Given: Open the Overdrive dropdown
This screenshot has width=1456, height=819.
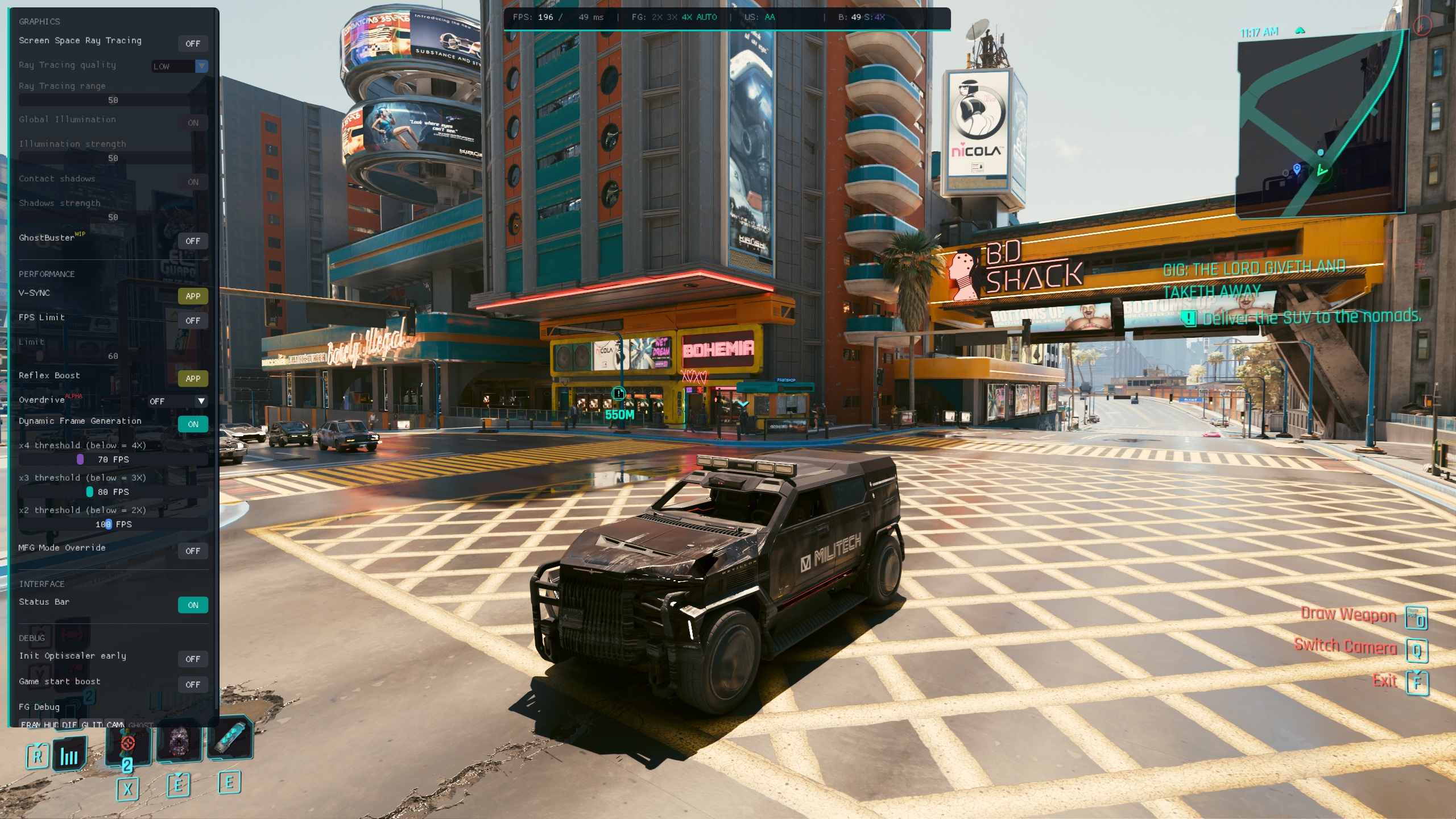Looking at the screenshot, I should (x=177, y=402).
